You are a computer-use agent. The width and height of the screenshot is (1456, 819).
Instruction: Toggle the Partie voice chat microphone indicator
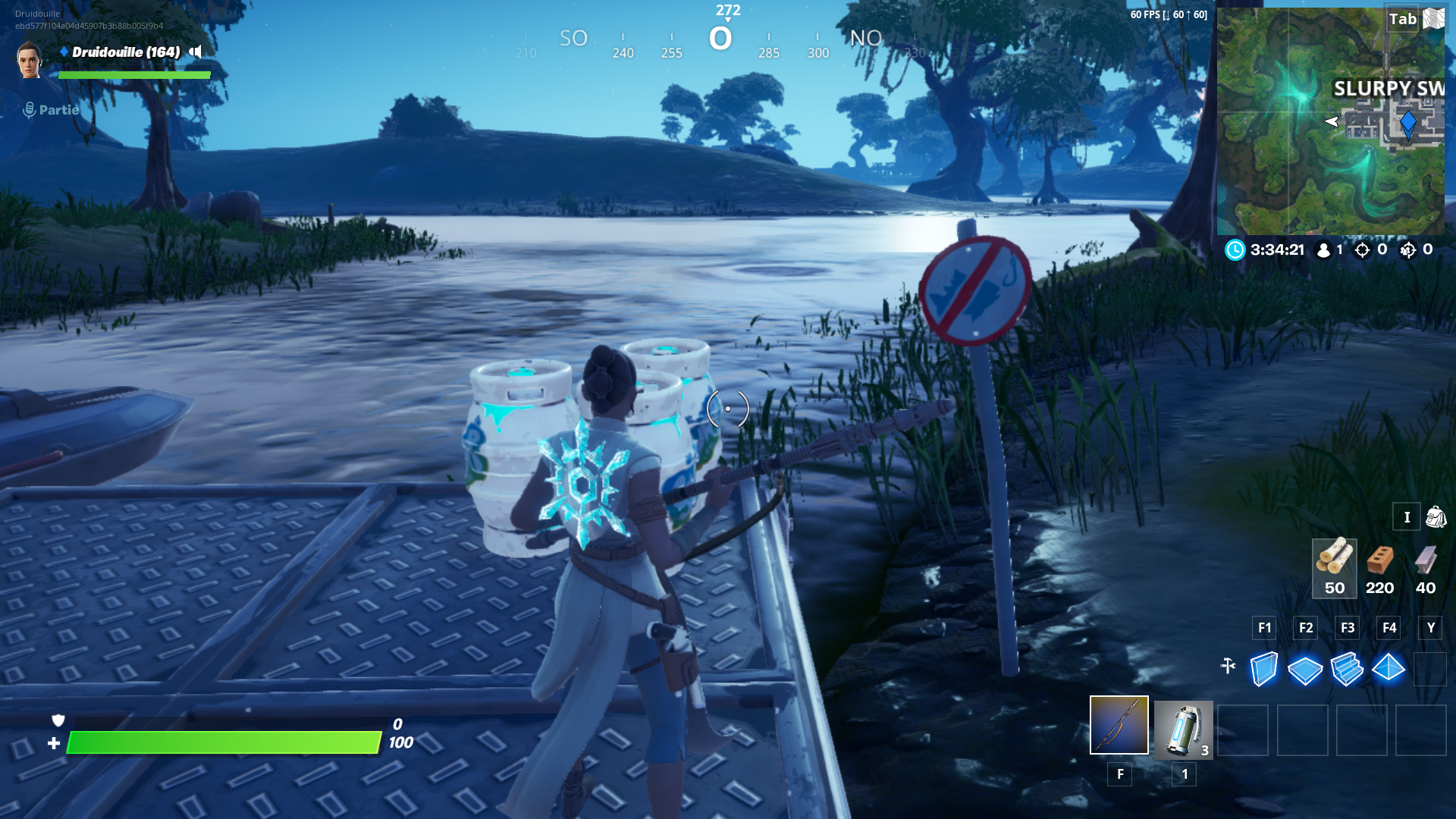(x=28, y=109)
